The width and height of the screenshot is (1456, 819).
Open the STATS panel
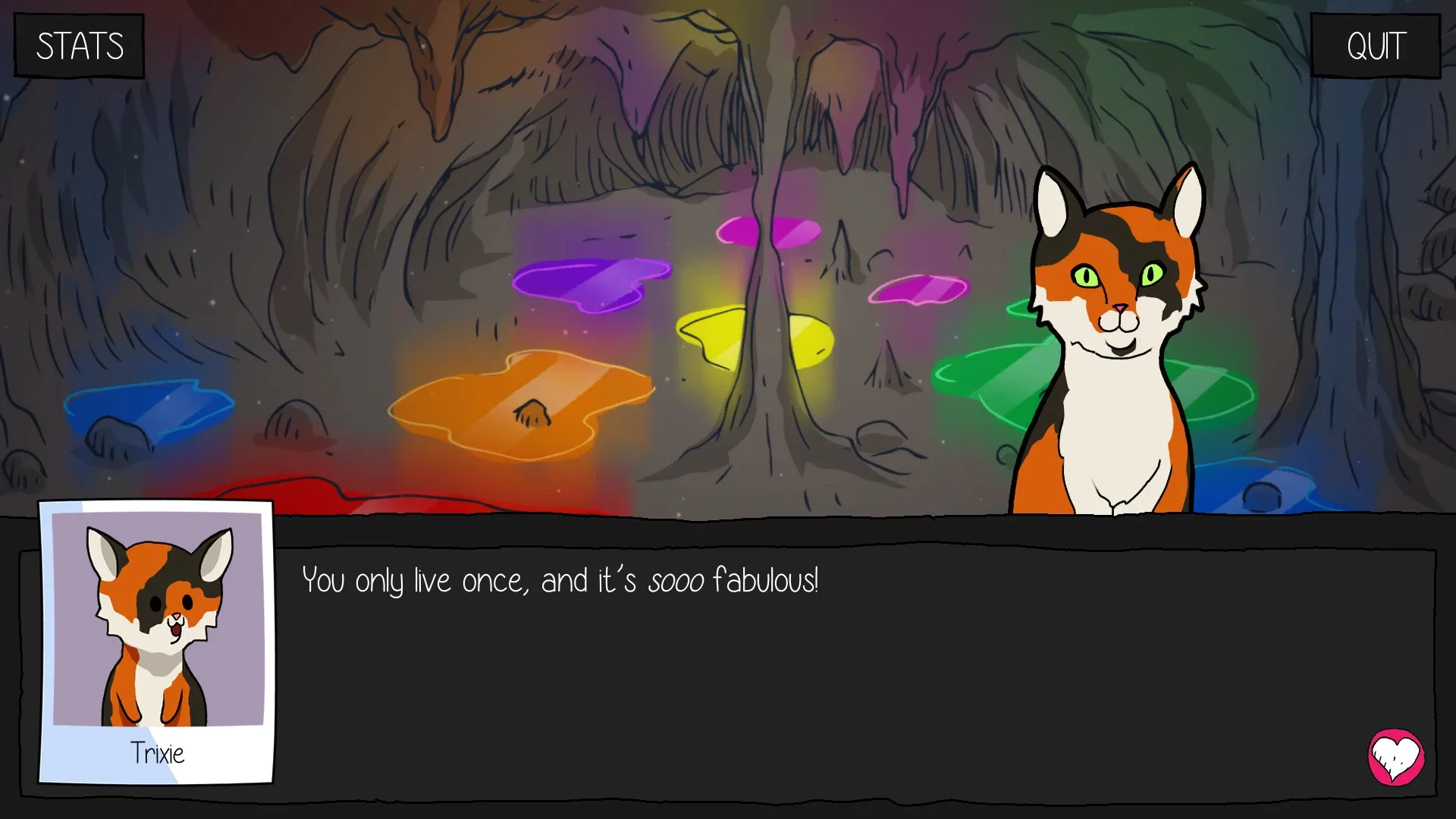pos(78,45)
